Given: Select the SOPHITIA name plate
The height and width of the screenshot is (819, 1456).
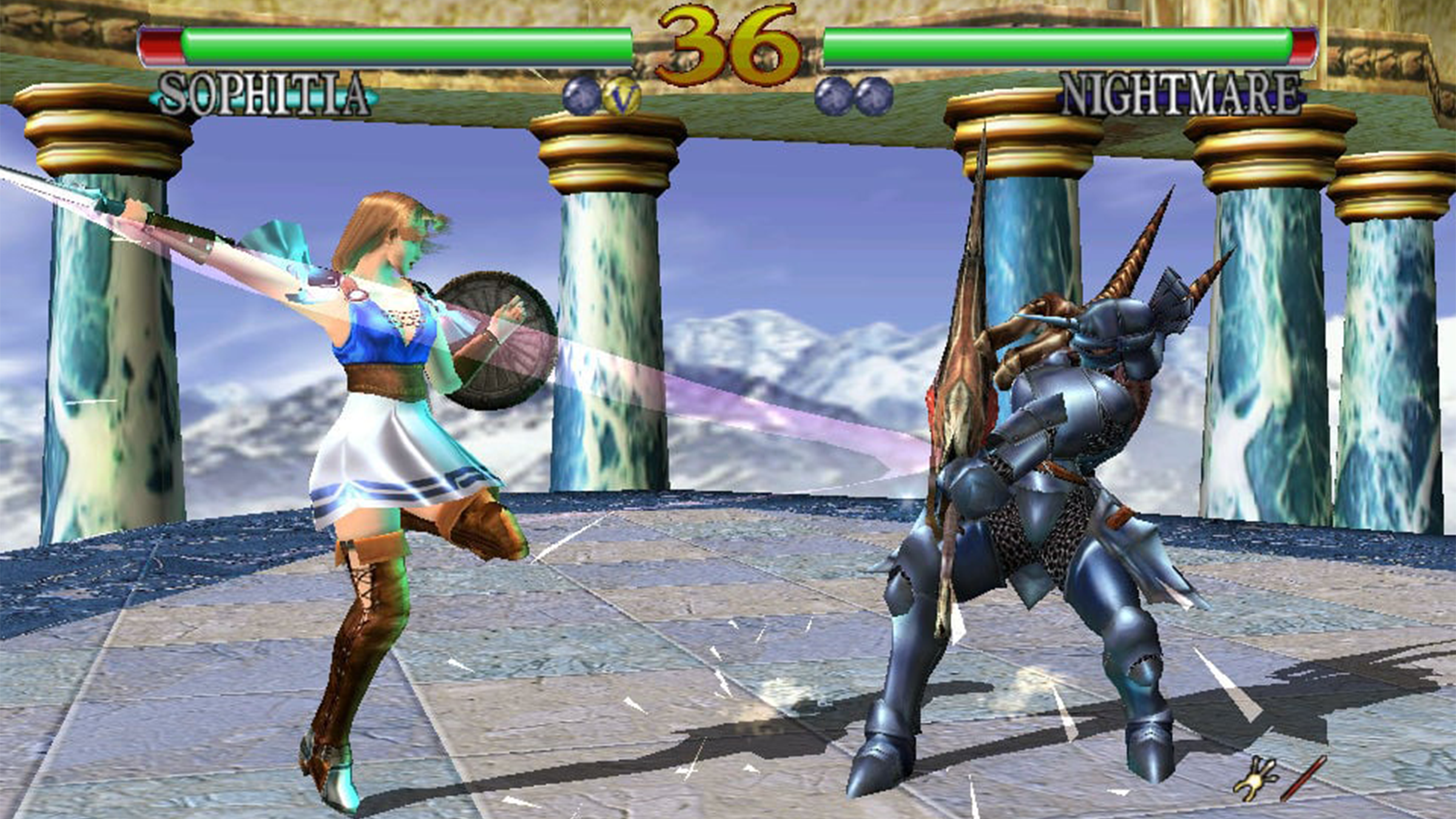Looking at the screenshot, I should point(264,95).
